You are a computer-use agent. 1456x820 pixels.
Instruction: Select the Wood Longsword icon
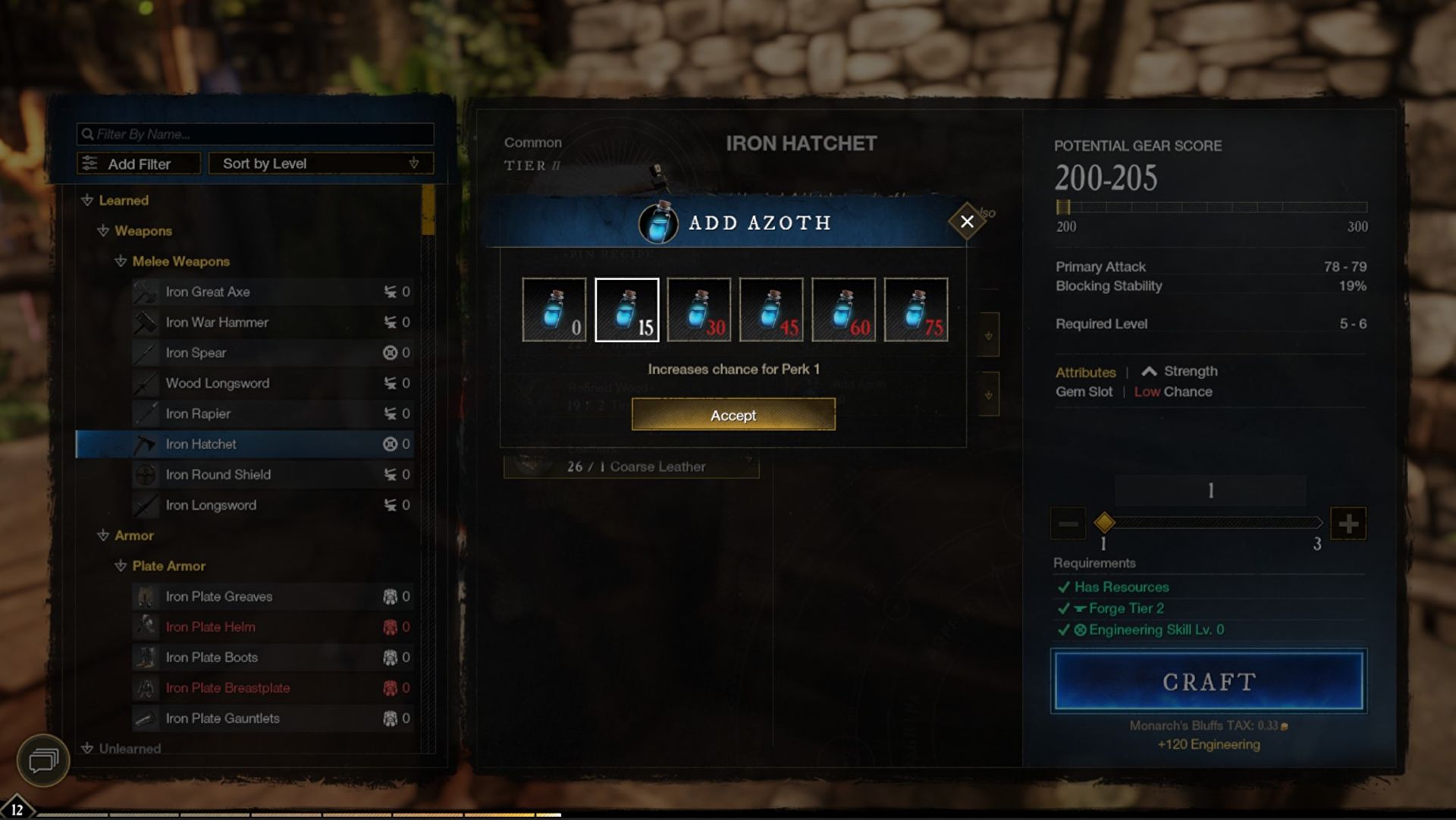[146, 383]
